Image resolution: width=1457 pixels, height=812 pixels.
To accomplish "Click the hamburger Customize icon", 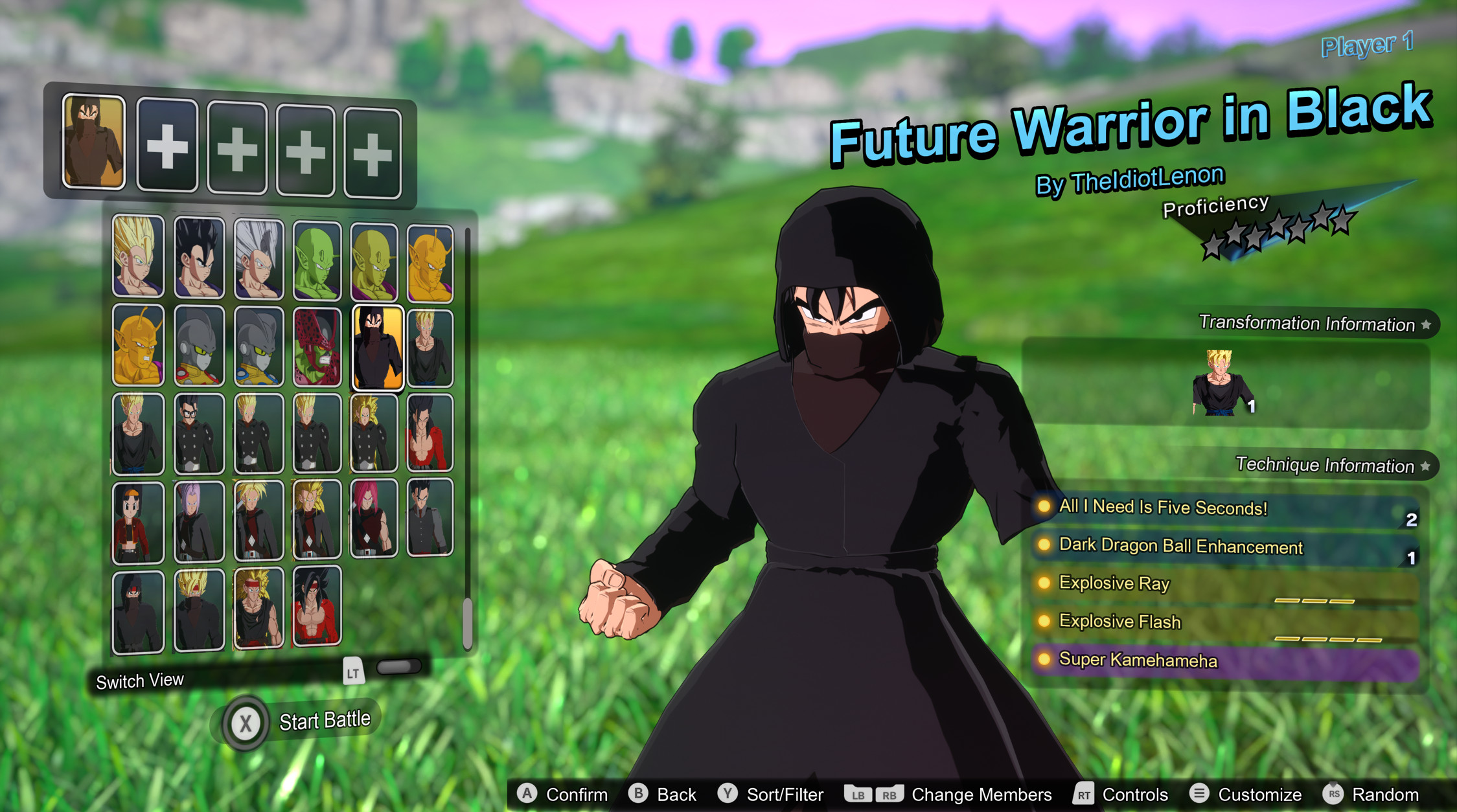I will coord(1200,795).
